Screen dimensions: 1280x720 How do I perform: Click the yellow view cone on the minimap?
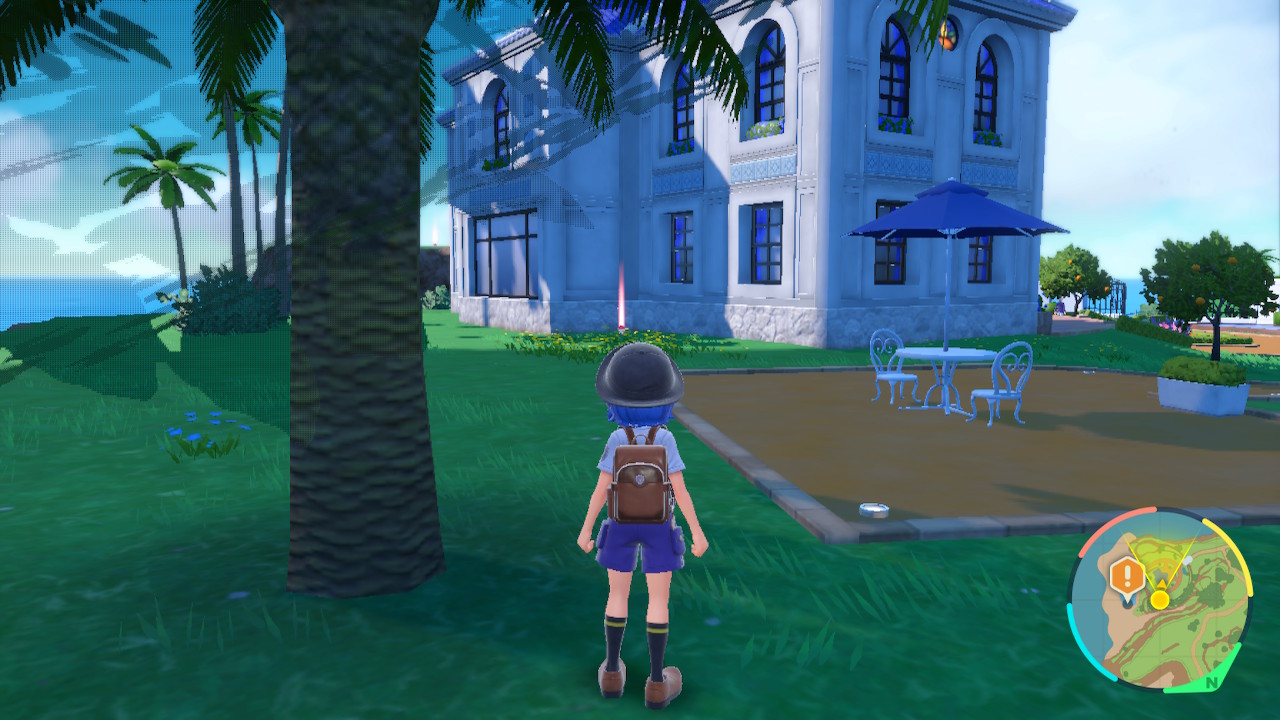[1160, 556]
